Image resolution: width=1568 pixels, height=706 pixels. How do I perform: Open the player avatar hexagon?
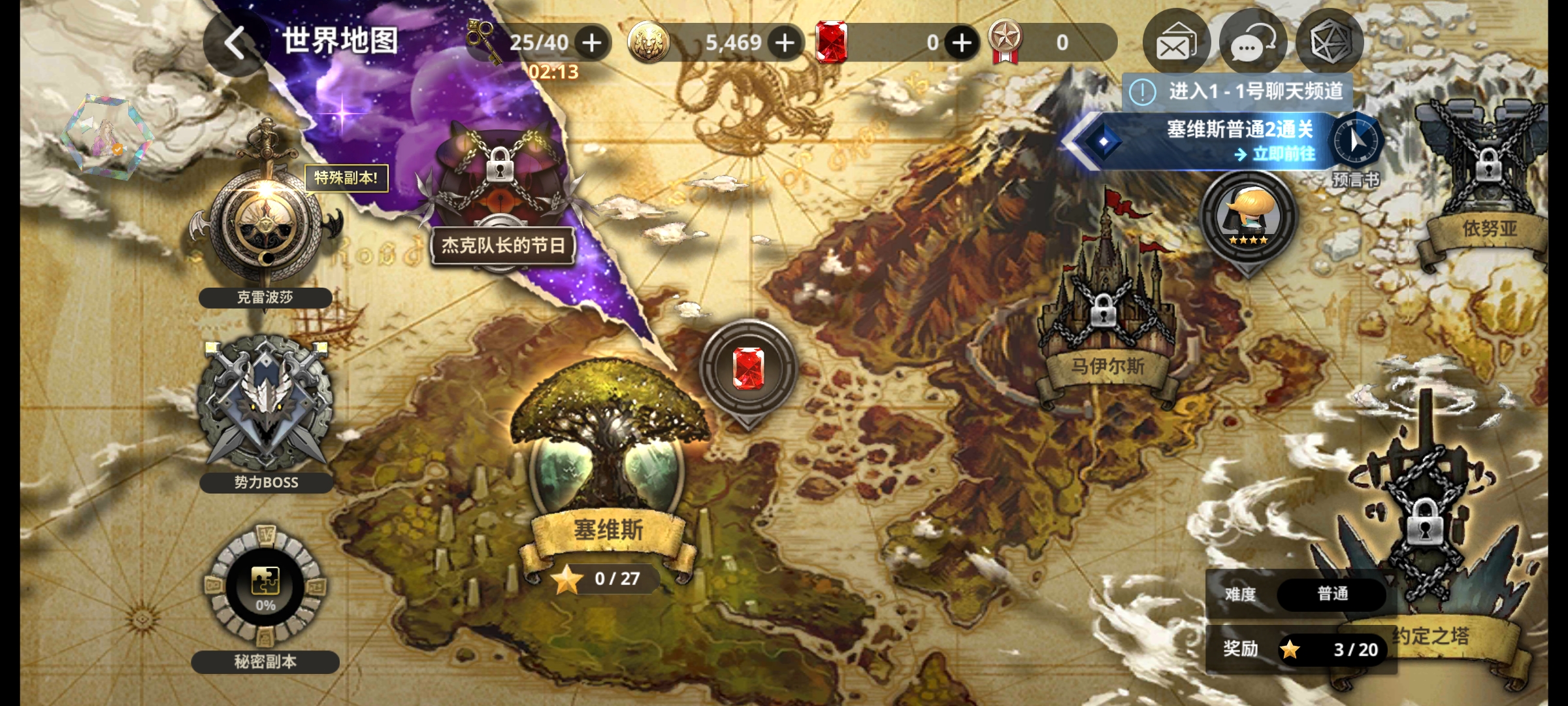point(106,135)
